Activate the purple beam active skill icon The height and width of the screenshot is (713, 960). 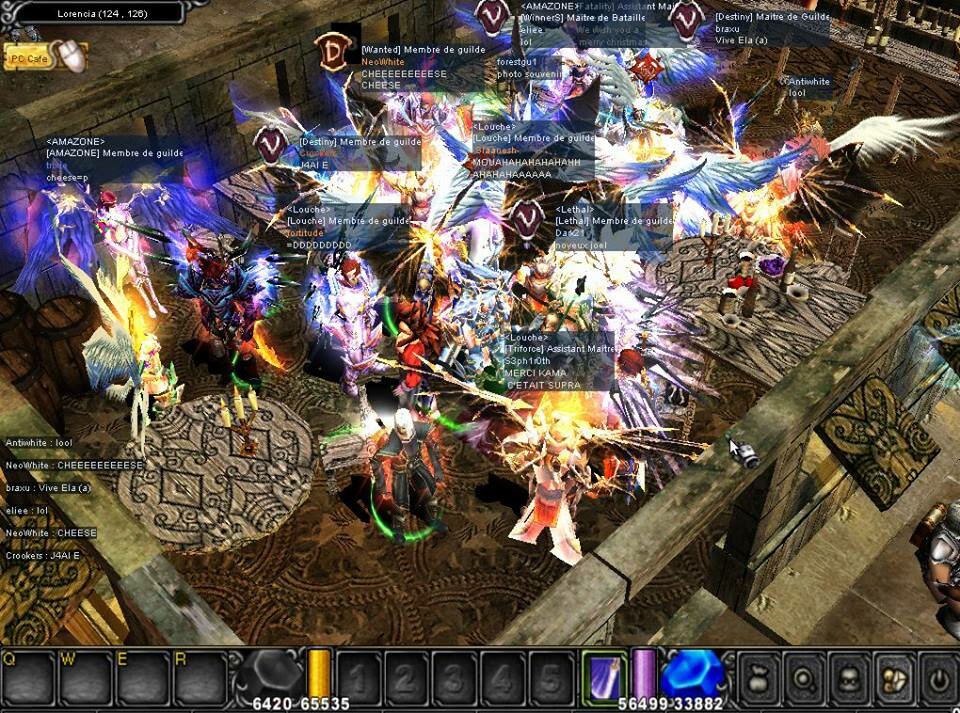(x=606, y=674)
